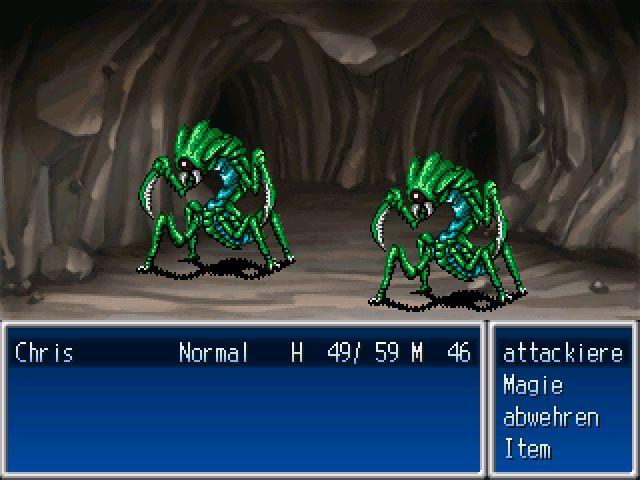Select Chris in the party status row

pyautogui.click(x=44, y=353)
